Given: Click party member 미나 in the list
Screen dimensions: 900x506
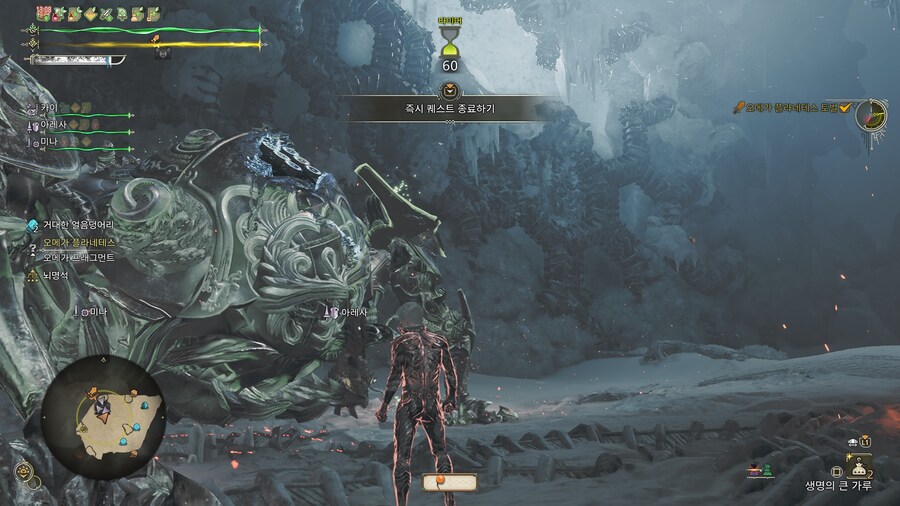Looking at the screenshot, I should (50, 143).
